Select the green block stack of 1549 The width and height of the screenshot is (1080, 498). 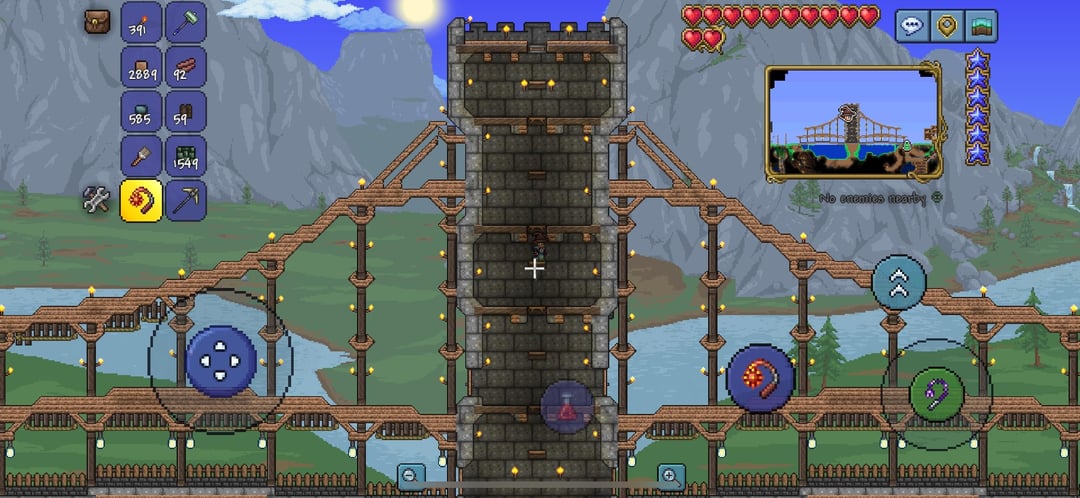(185, 155)
